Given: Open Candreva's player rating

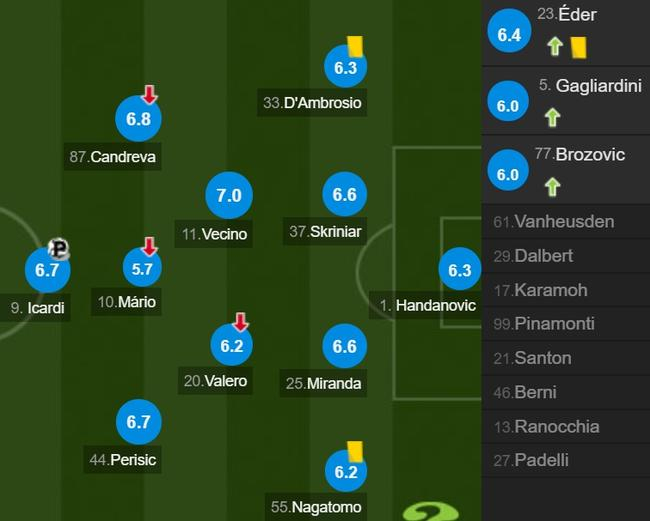Looking at the screenshot, I should click(138, 119).
